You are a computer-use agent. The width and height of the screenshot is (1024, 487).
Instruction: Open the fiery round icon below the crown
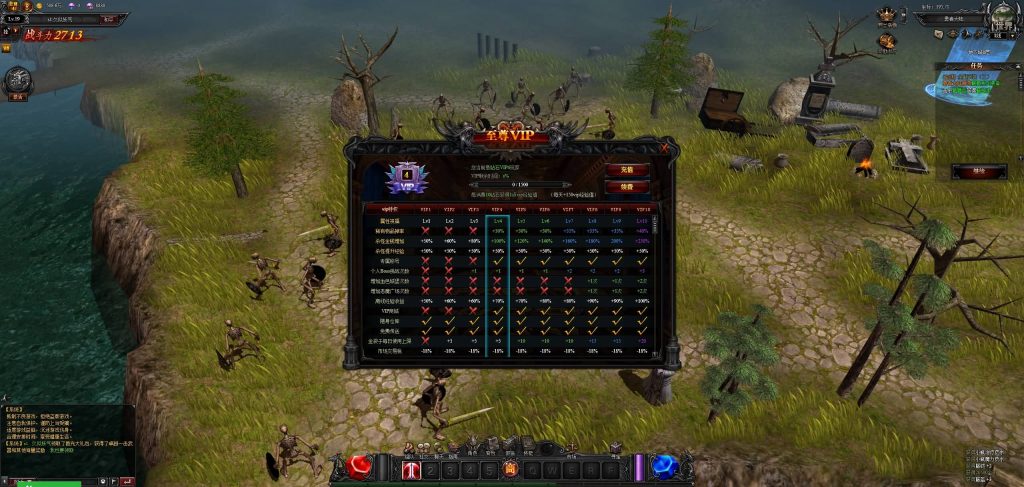coord(886,40)
